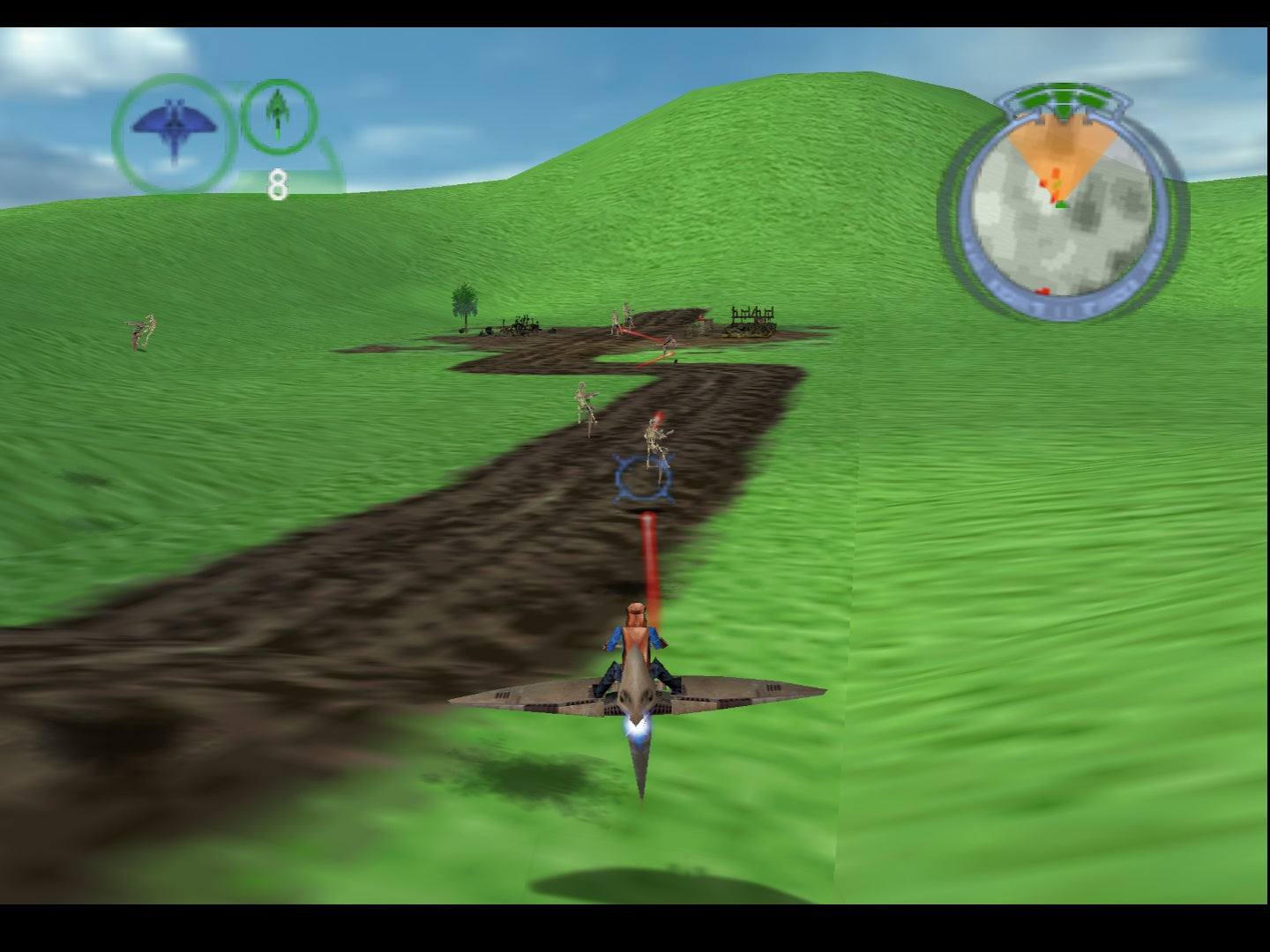
Task: Click the wreckage pile near the tree
Action: [519, 325]
